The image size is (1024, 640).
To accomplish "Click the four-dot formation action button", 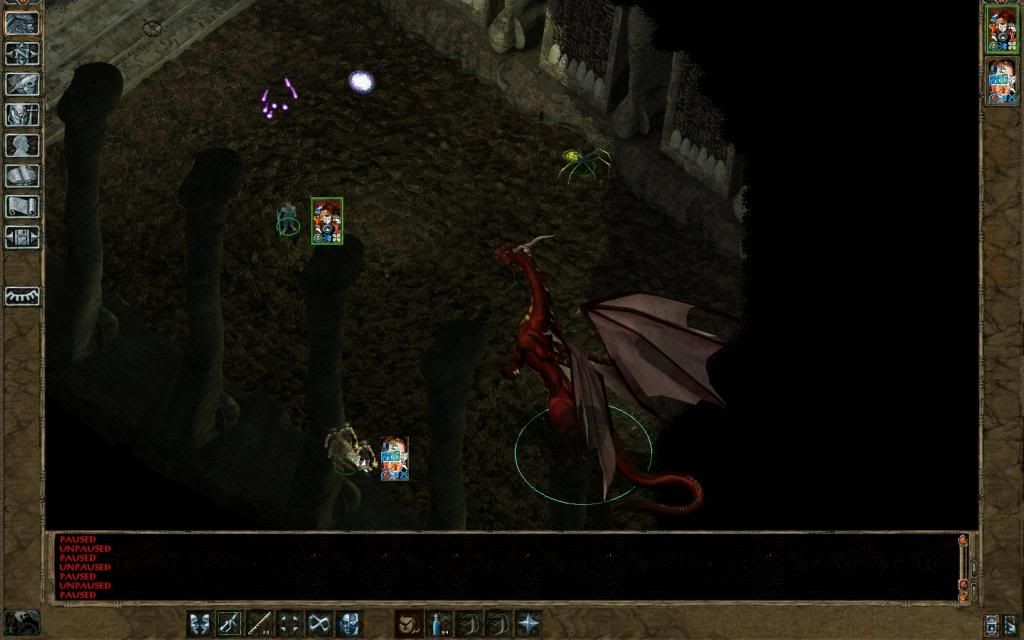I will click(290, 623).
